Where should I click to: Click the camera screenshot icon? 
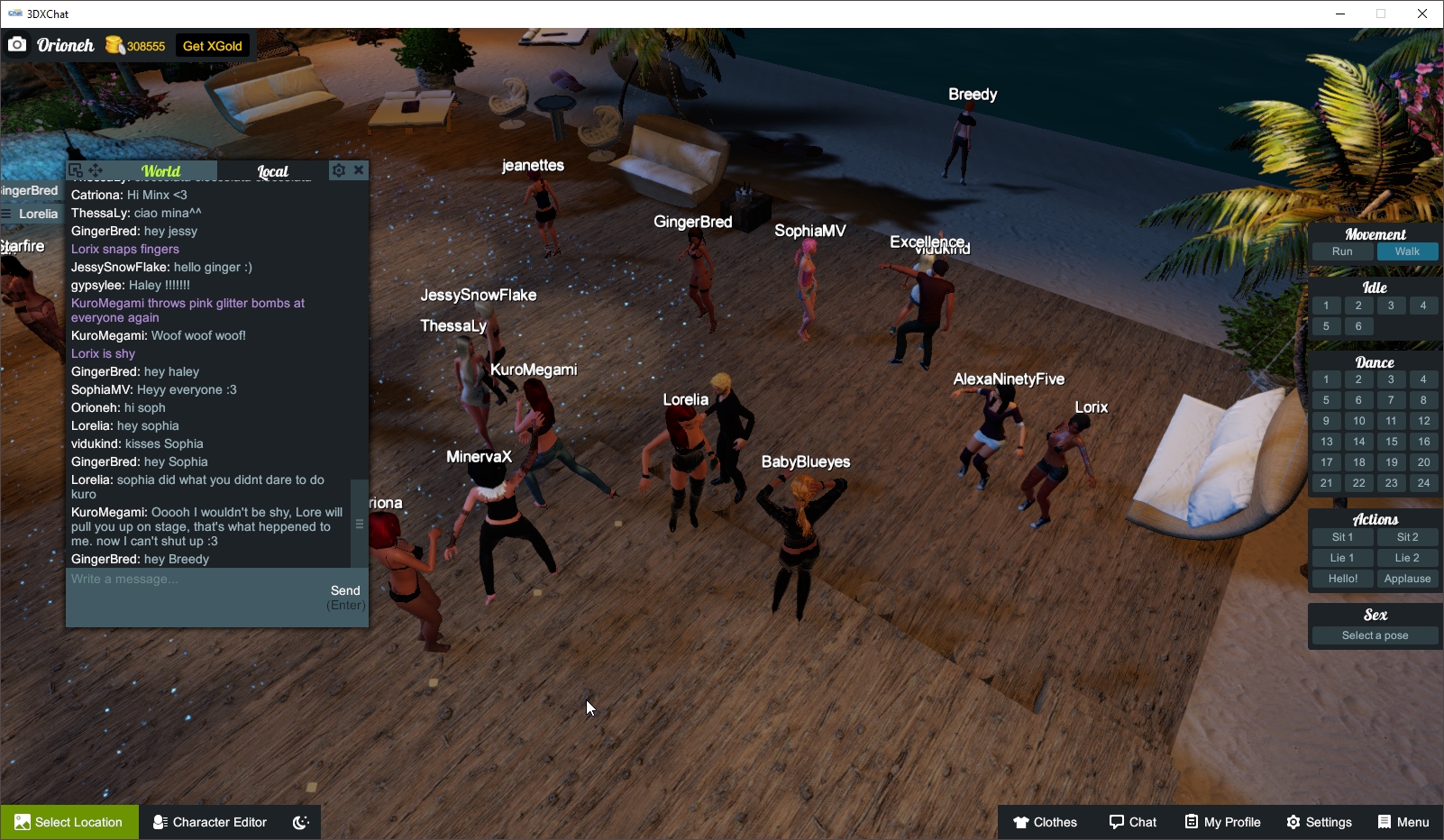pos(17,44)
